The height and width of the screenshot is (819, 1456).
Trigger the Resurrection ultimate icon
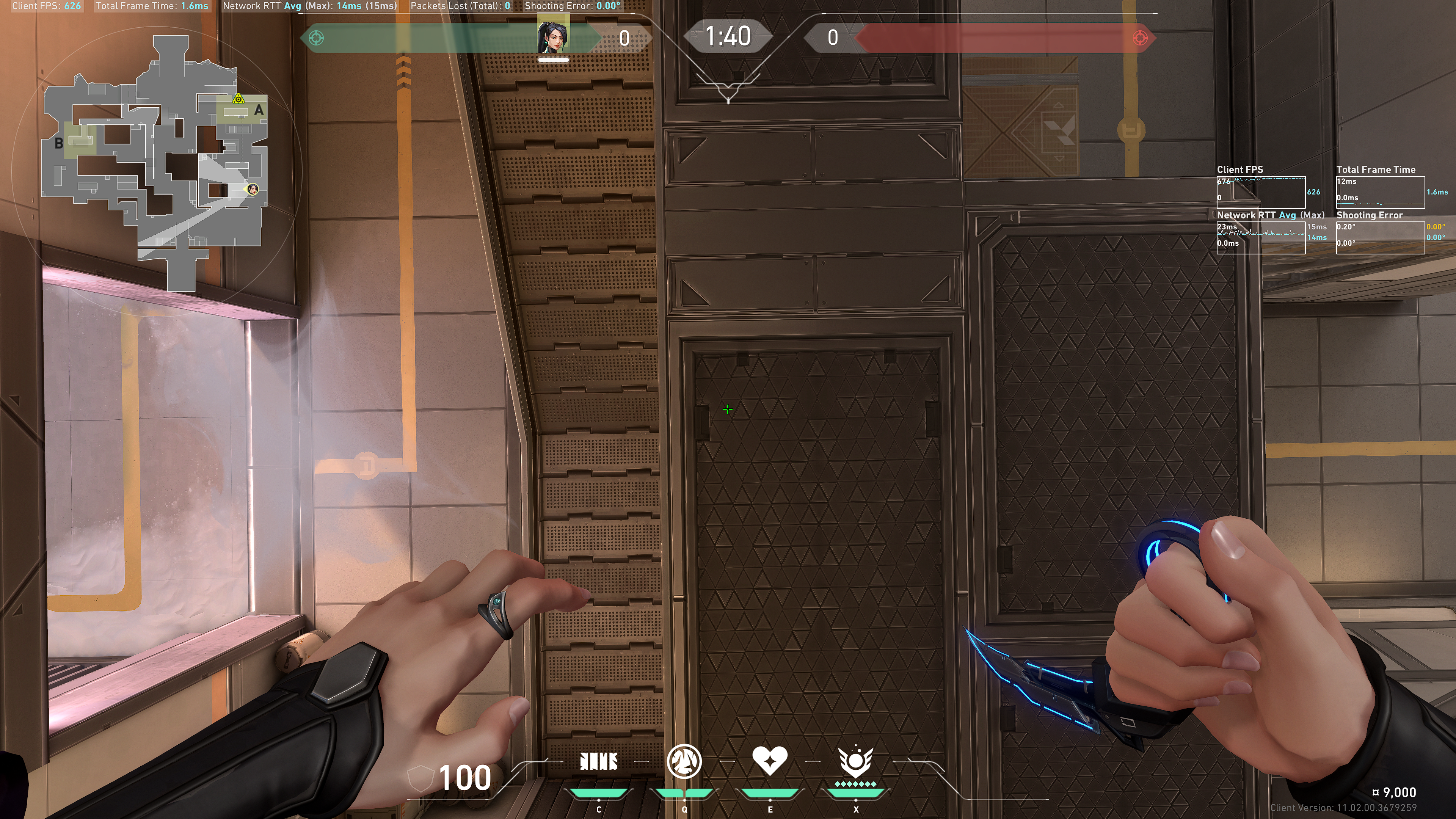pos(855,761)
